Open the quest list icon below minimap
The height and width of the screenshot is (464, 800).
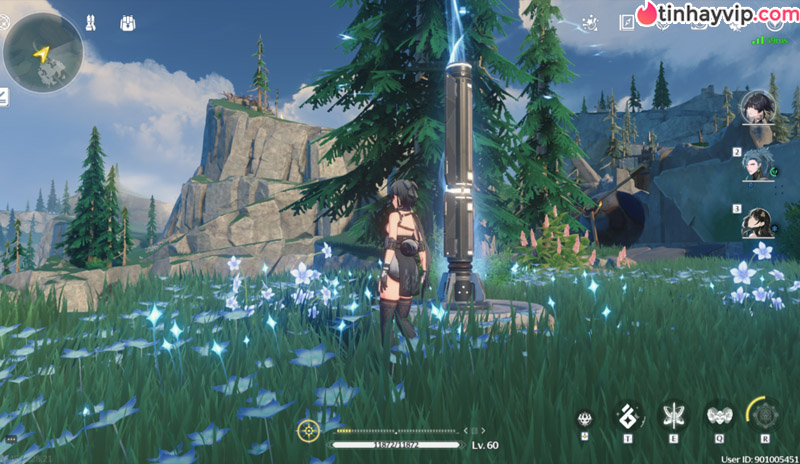3,97
